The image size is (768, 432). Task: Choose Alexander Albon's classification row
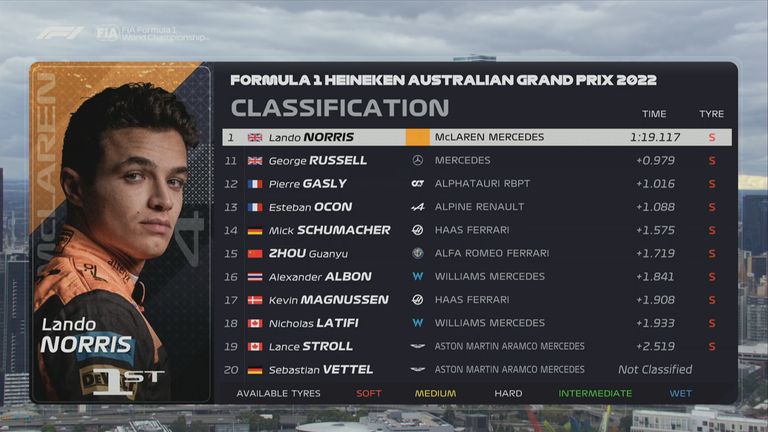476,276
